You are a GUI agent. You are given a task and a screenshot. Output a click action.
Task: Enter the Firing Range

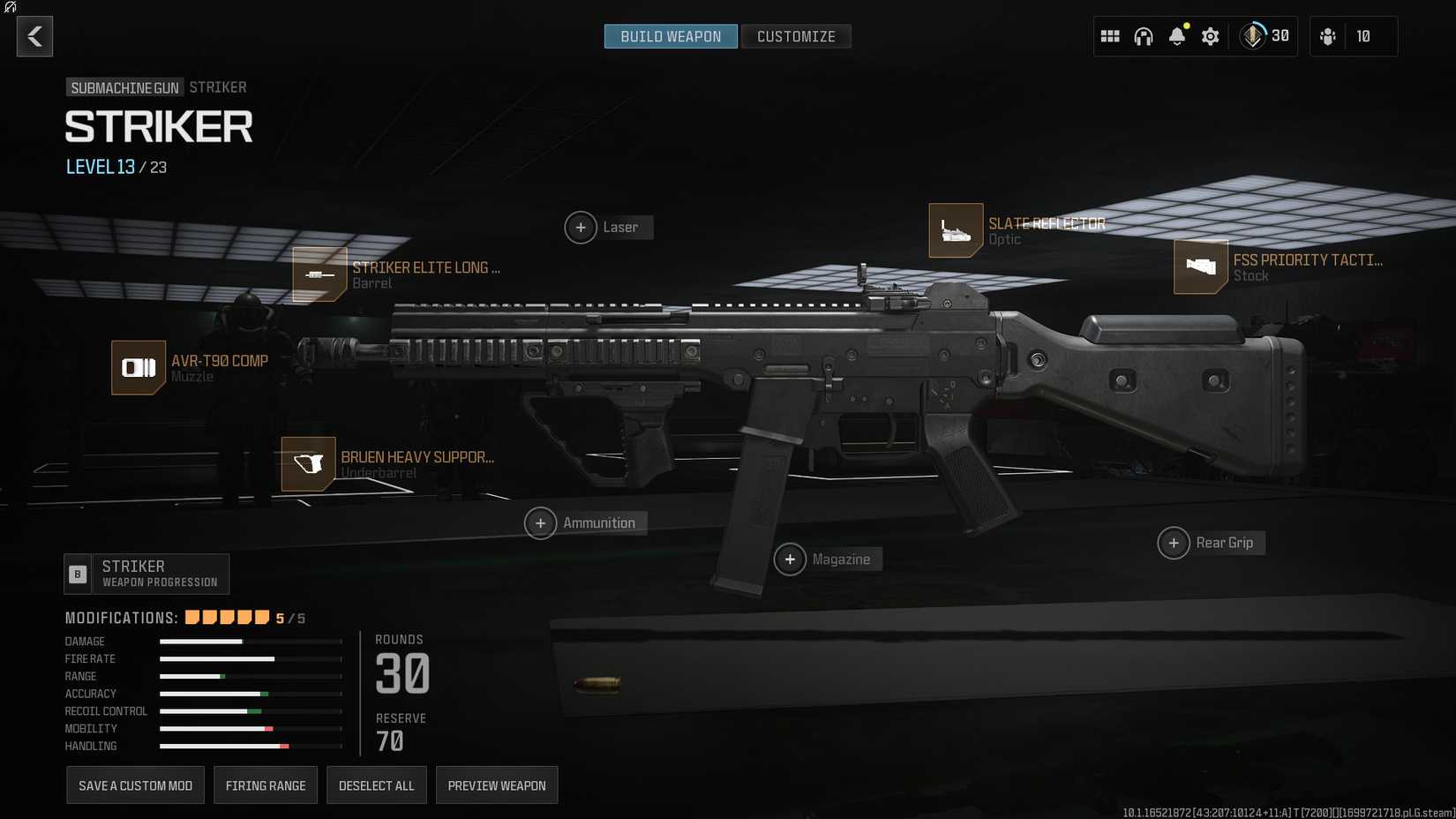tap(265, 785)
